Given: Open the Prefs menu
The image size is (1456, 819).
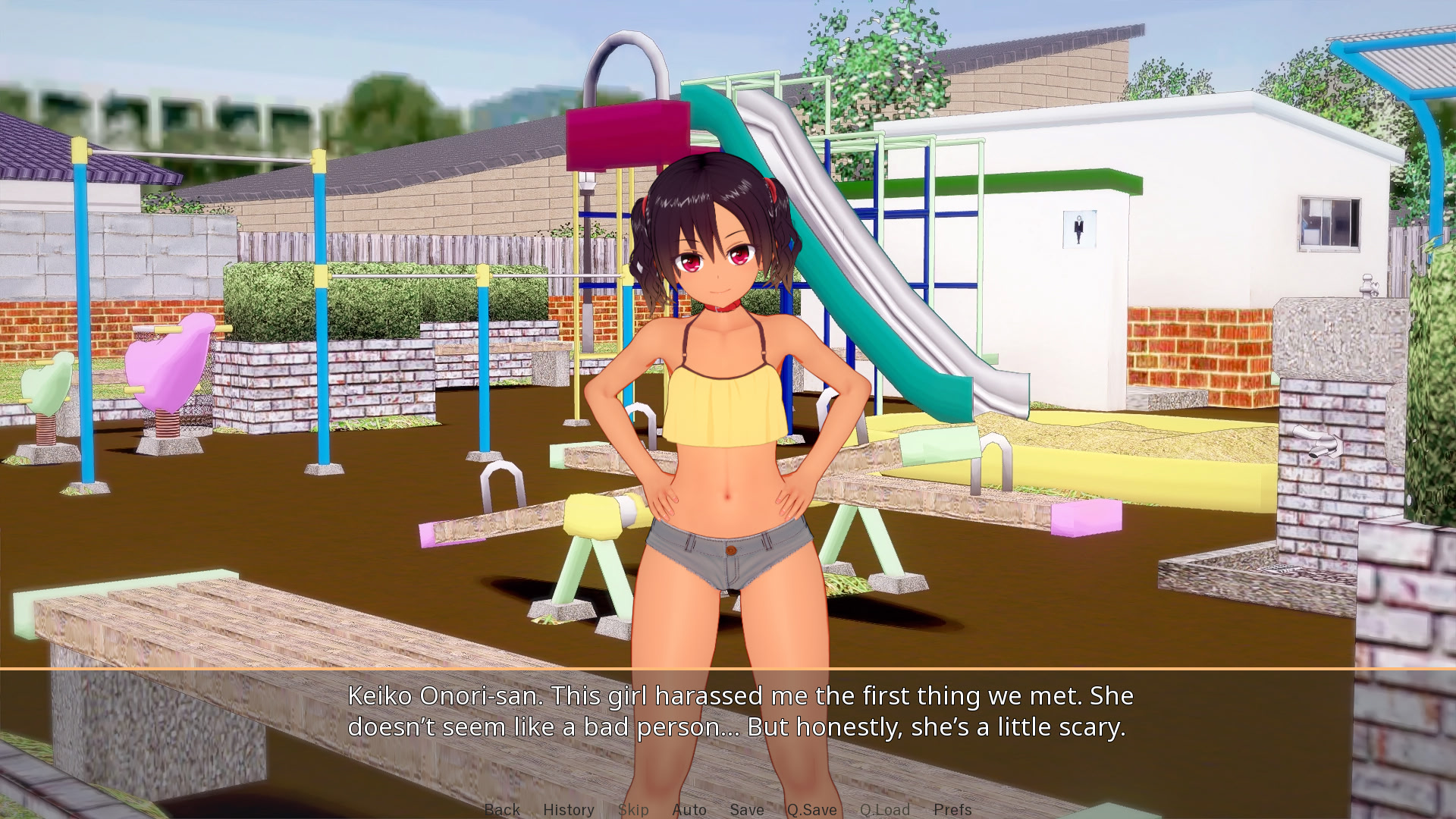Looking at the screenshot, I should [952, 809].
